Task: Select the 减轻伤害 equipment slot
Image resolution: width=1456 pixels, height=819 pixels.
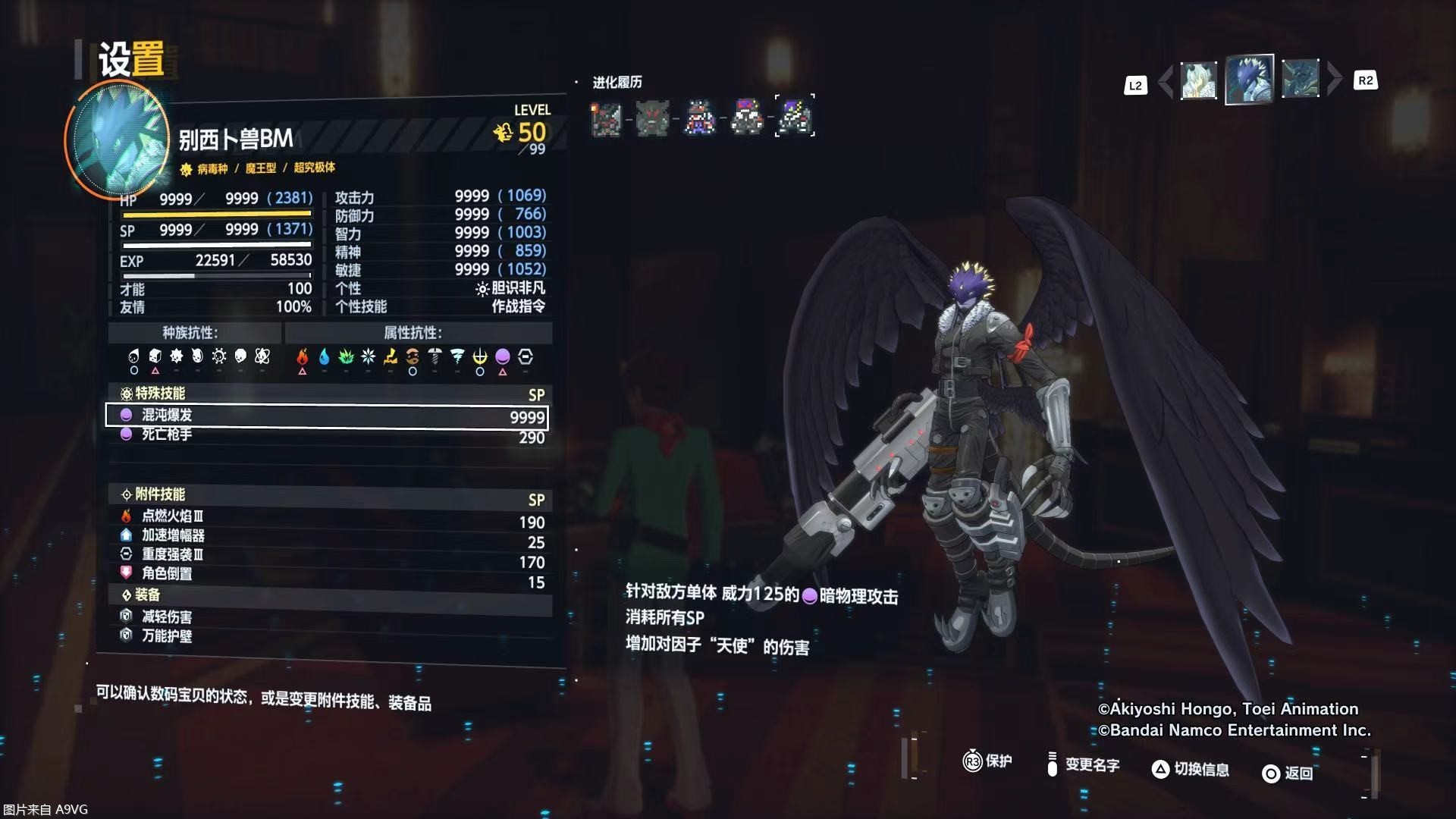Action: [x=326, y=617]
